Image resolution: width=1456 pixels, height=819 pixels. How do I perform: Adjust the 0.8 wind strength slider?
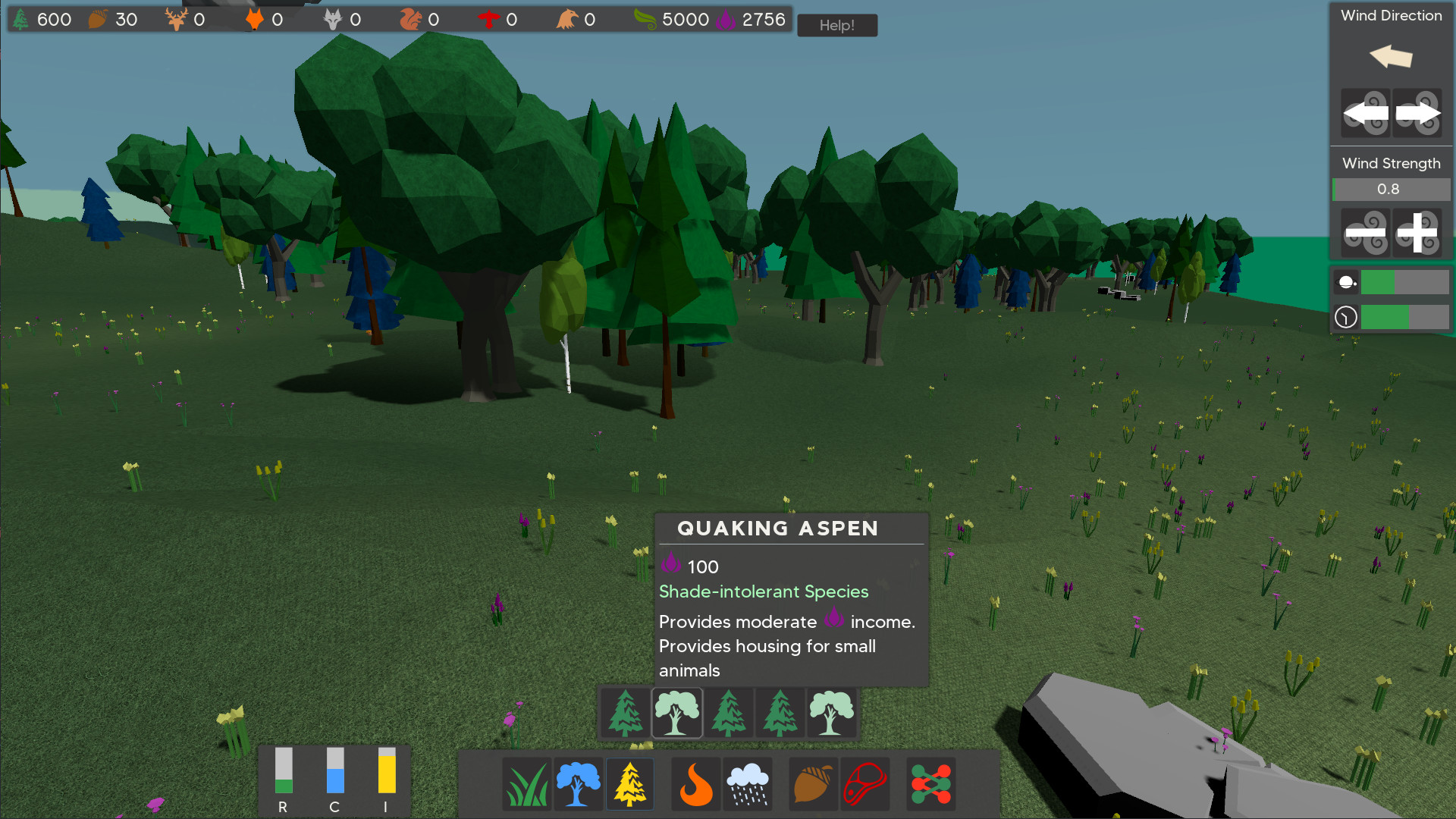(1391, 189)
